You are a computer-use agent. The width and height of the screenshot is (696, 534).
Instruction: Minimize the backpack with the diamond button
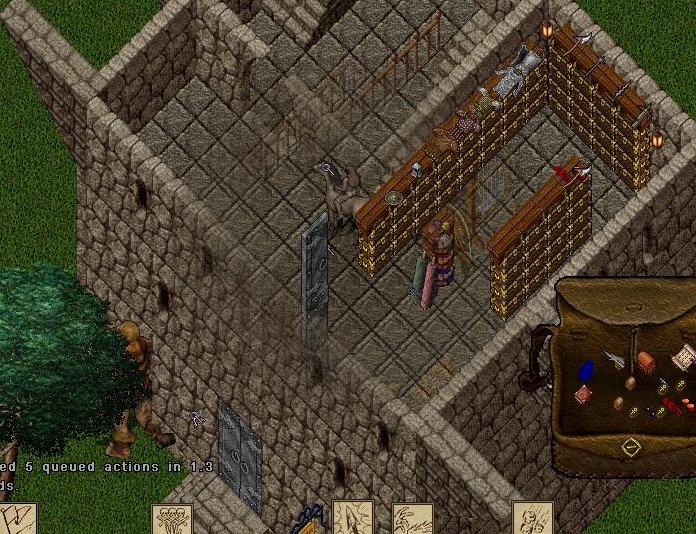coord(631,447)
